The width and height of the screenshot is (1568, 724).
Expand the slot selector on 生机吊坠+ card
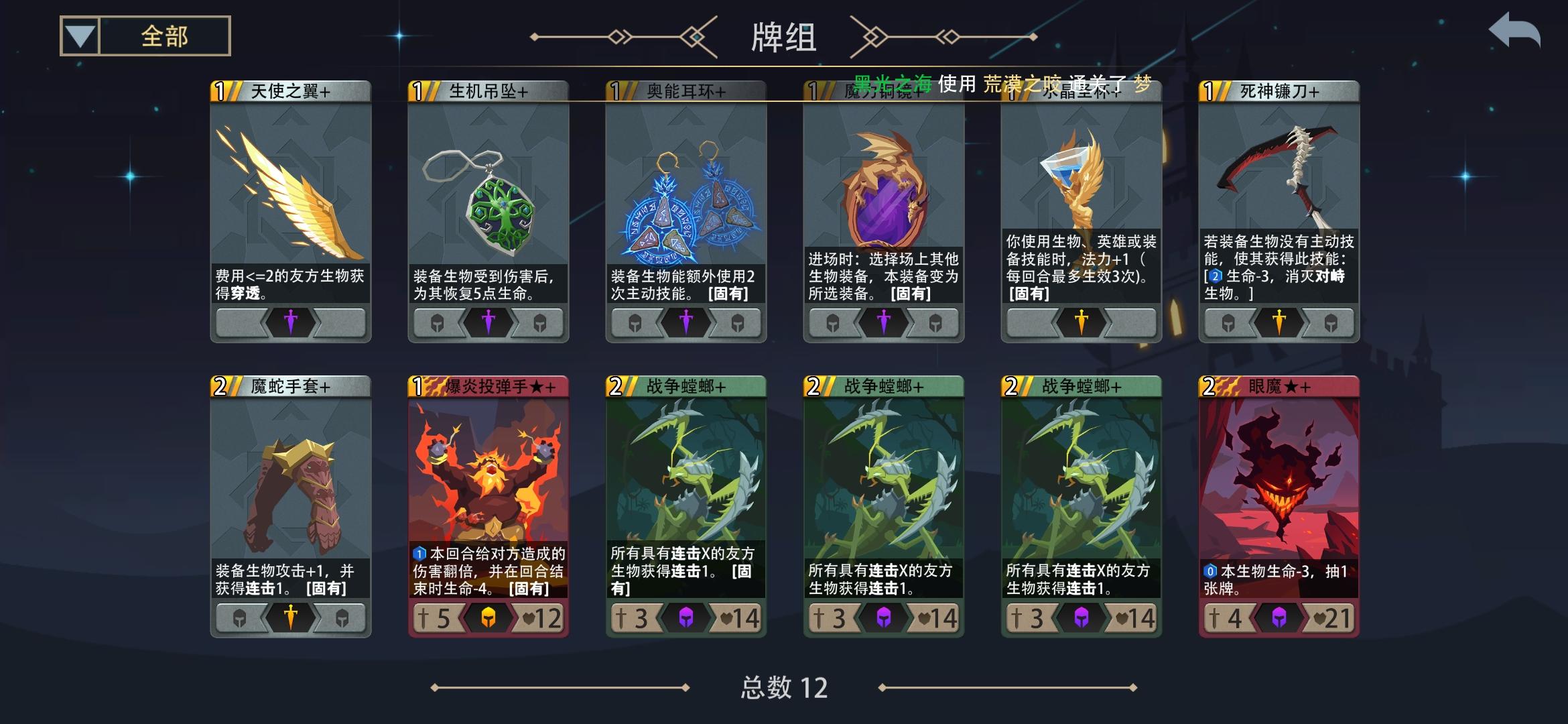488,322
